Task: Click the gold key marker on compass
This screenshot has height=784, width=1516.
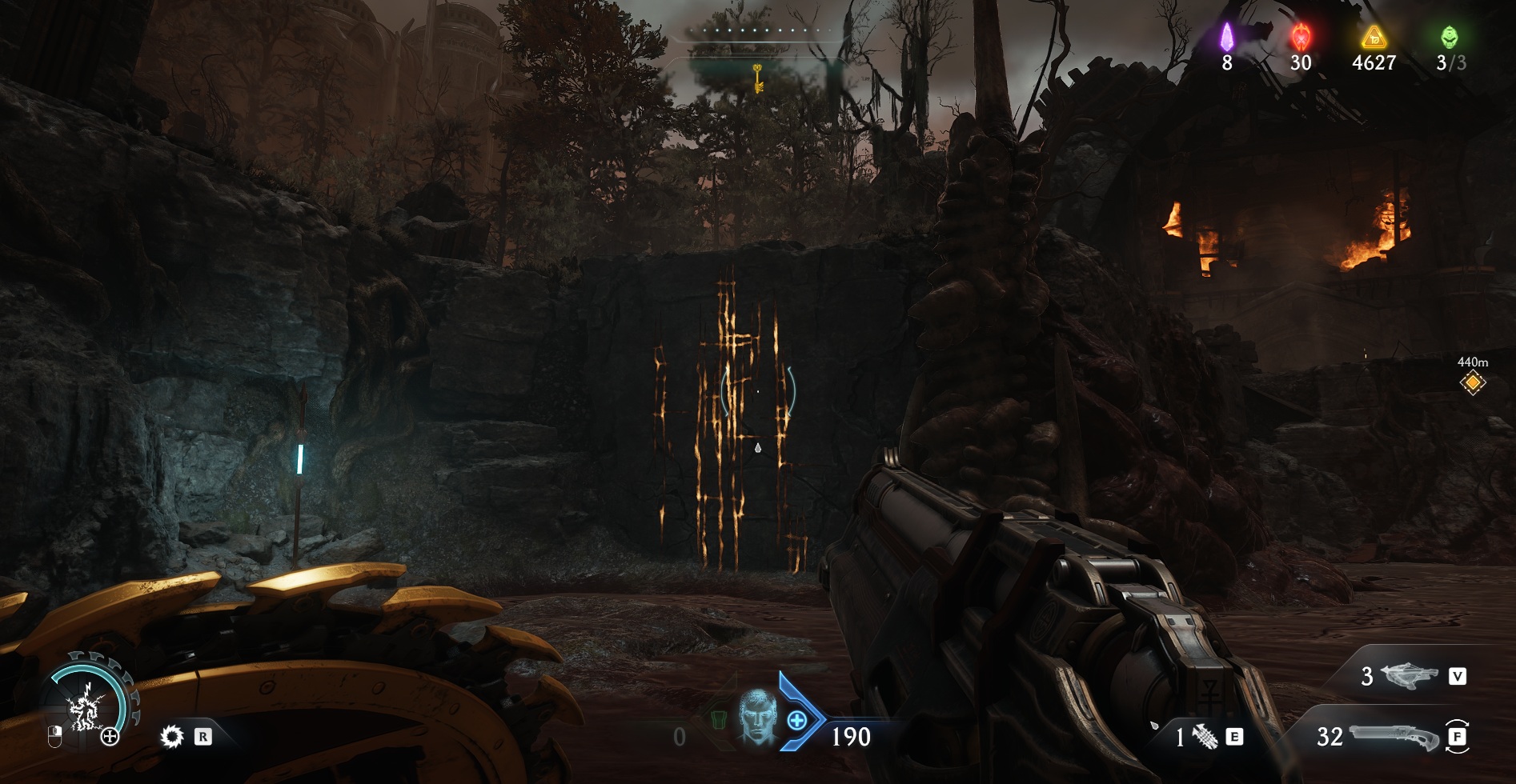Action: pos(756,78)
